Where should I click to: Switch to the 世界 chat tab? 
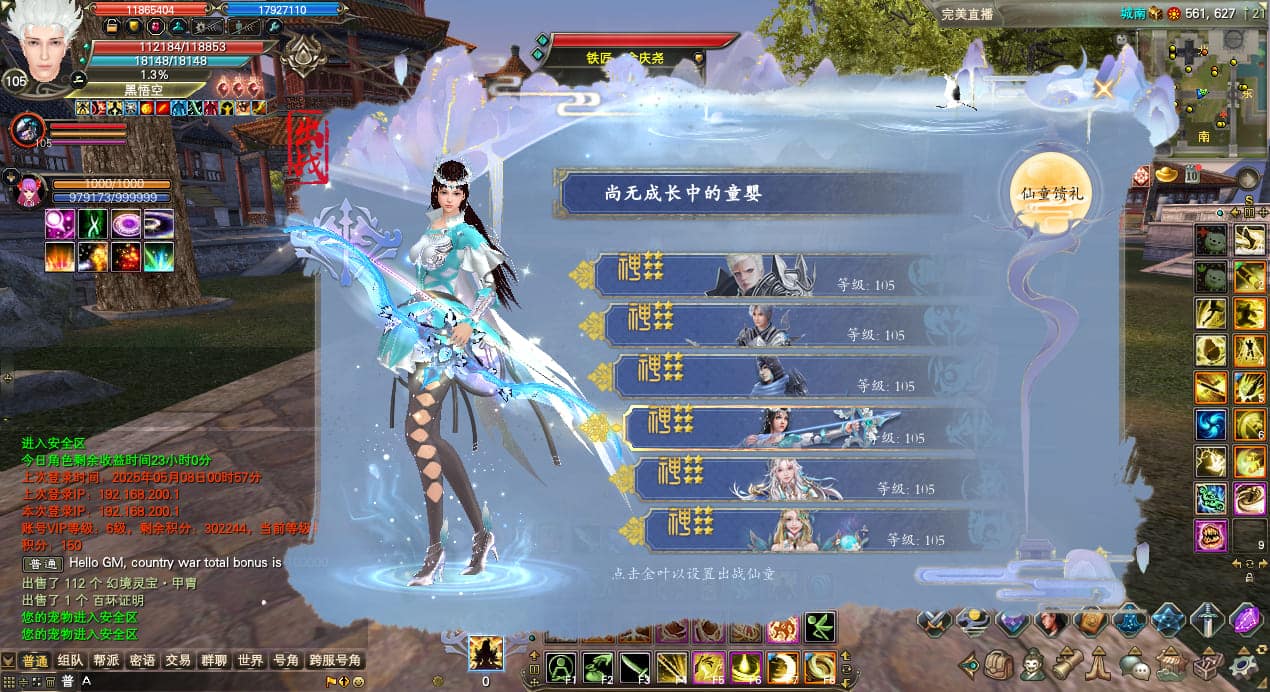[250, 661]
